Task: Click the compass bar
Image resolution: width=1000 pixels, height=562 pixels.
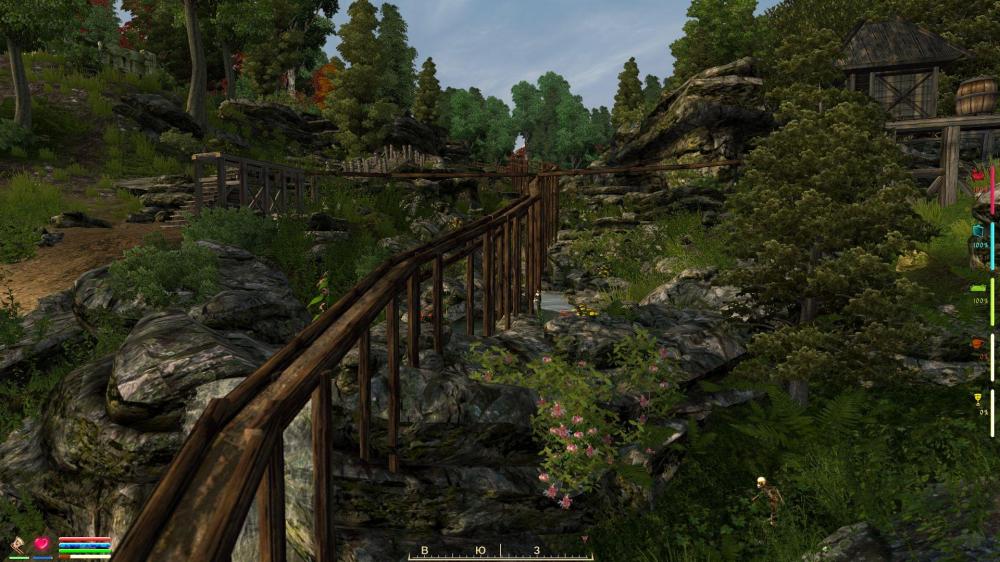Action: [500, 551]
